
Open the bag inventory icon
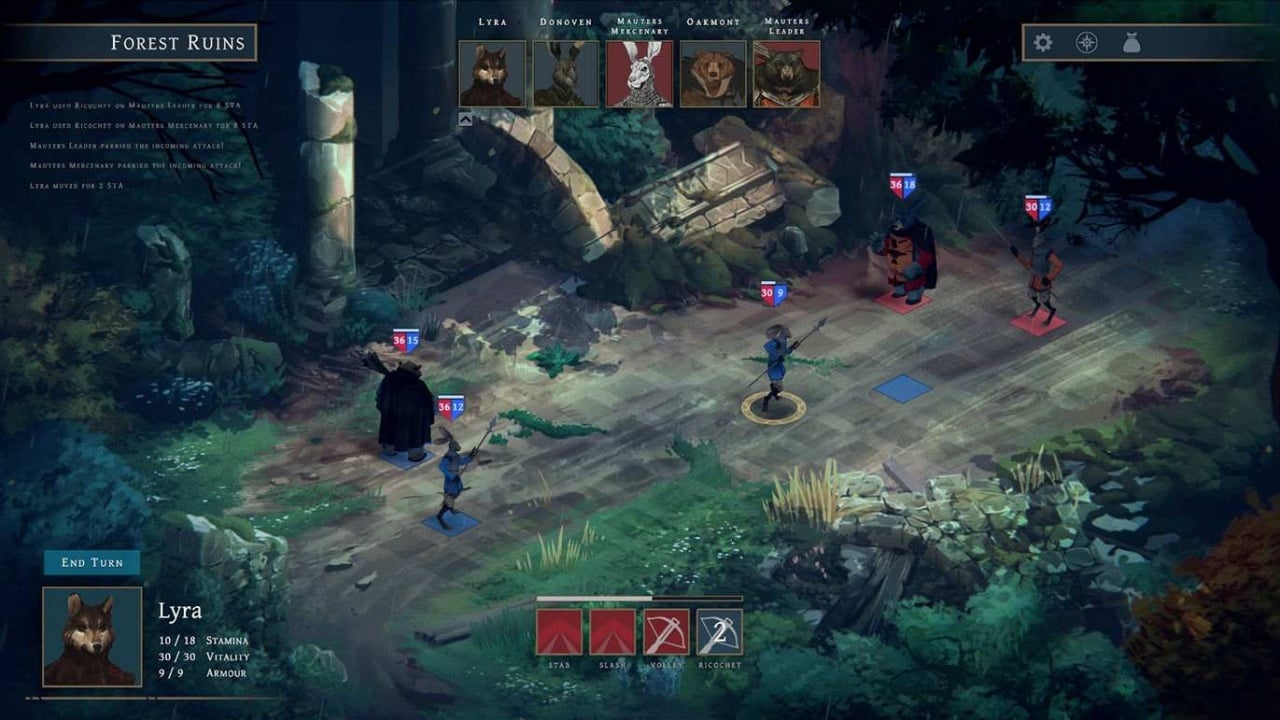tap(1131, 43)
